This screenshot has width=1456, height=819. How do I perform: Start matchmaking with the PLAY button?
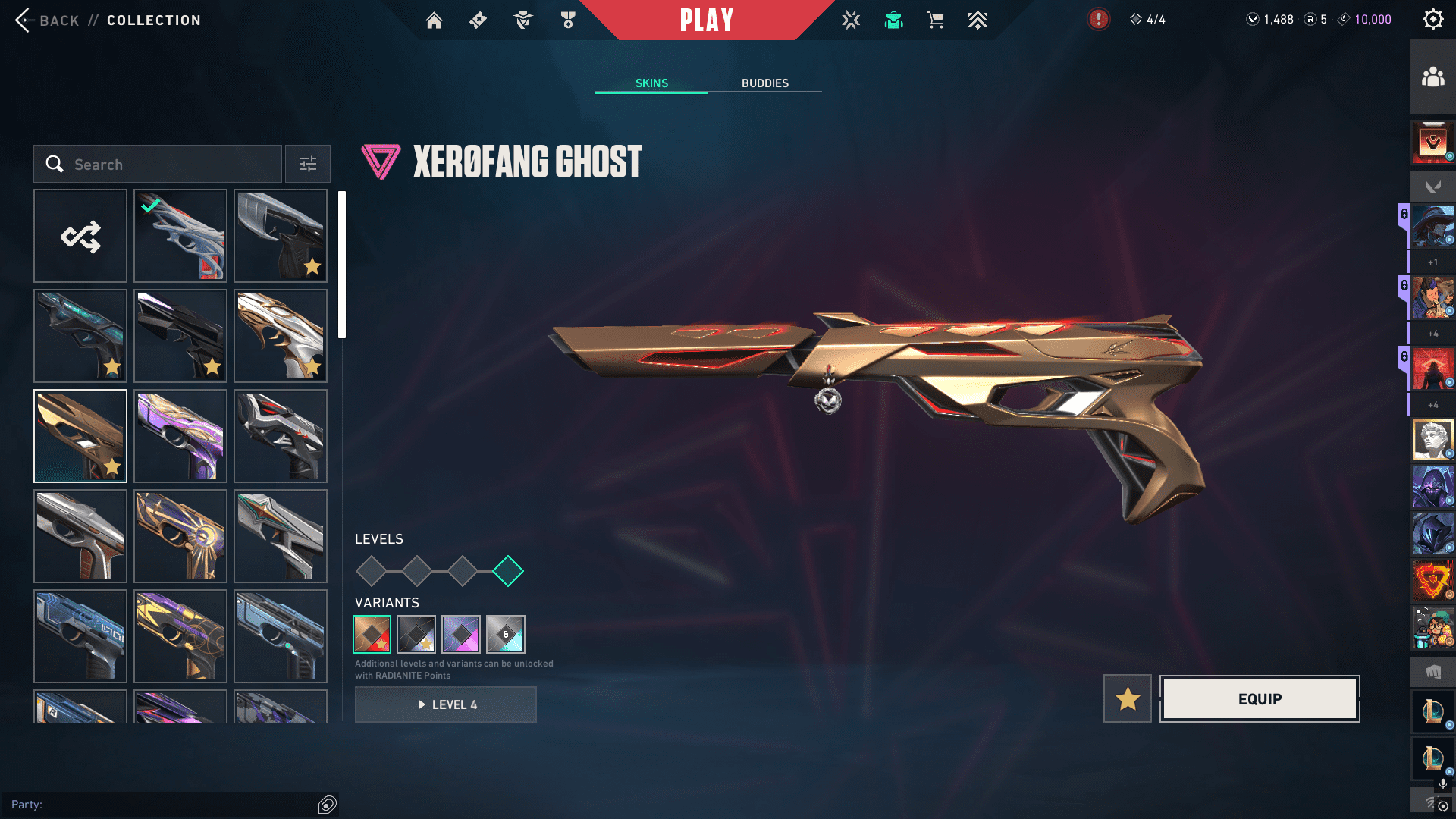[707, 20]
